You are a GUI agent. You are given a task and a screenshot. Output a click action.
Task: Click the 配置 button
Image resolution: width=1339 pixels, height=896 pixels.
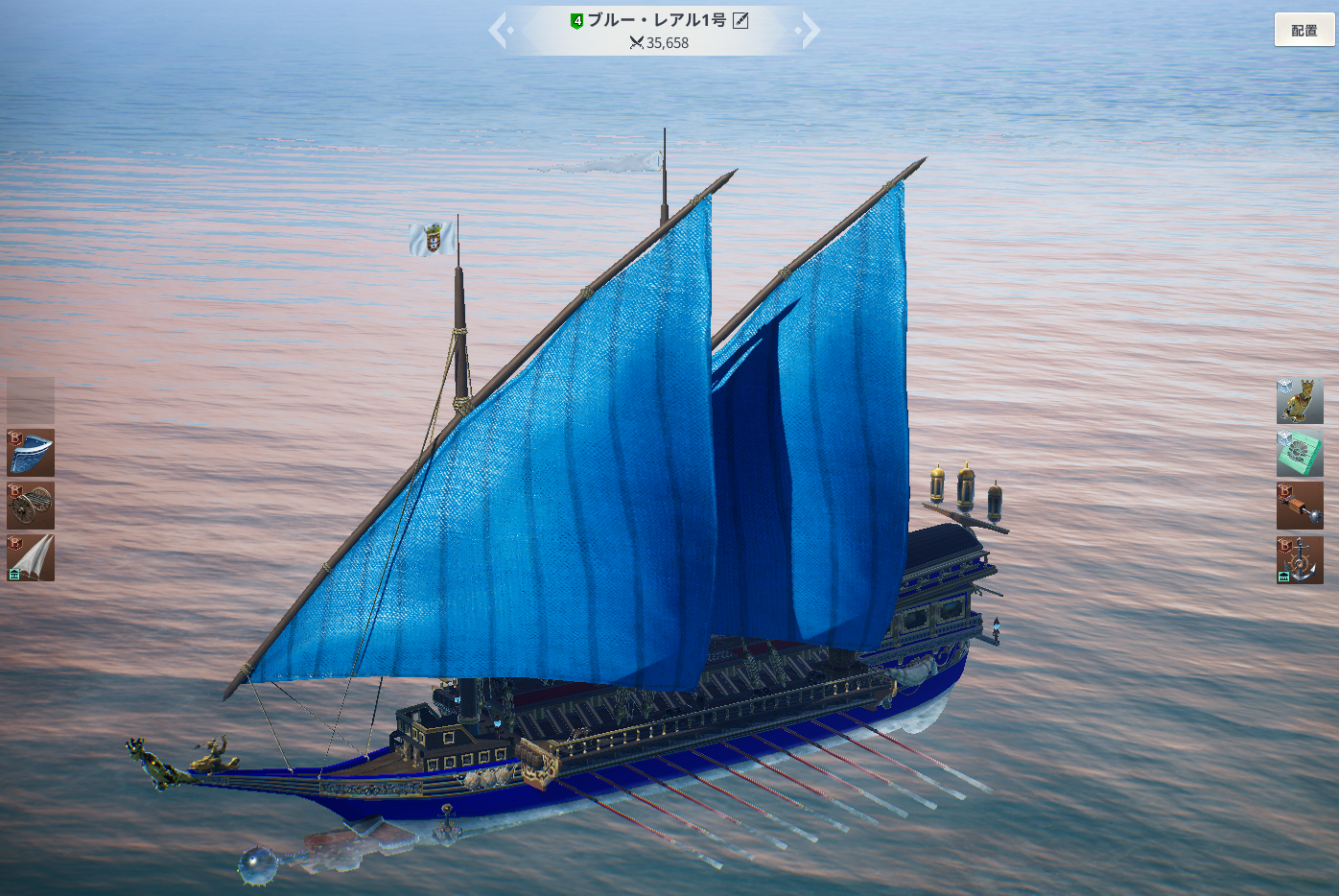[x=1304, y=30]
